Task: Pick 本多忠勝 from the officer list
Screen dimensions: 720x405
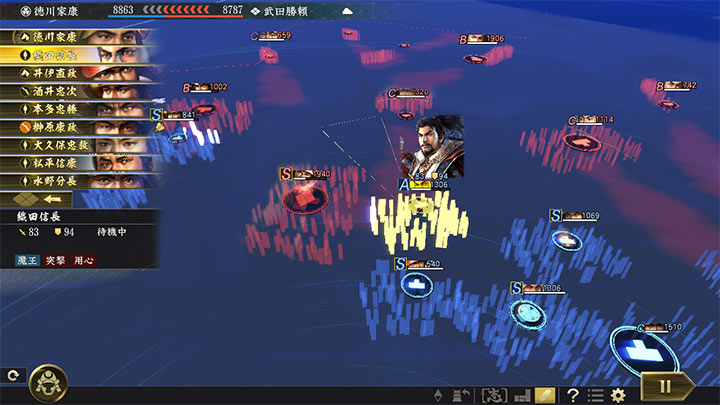Action: click(78, 109)
